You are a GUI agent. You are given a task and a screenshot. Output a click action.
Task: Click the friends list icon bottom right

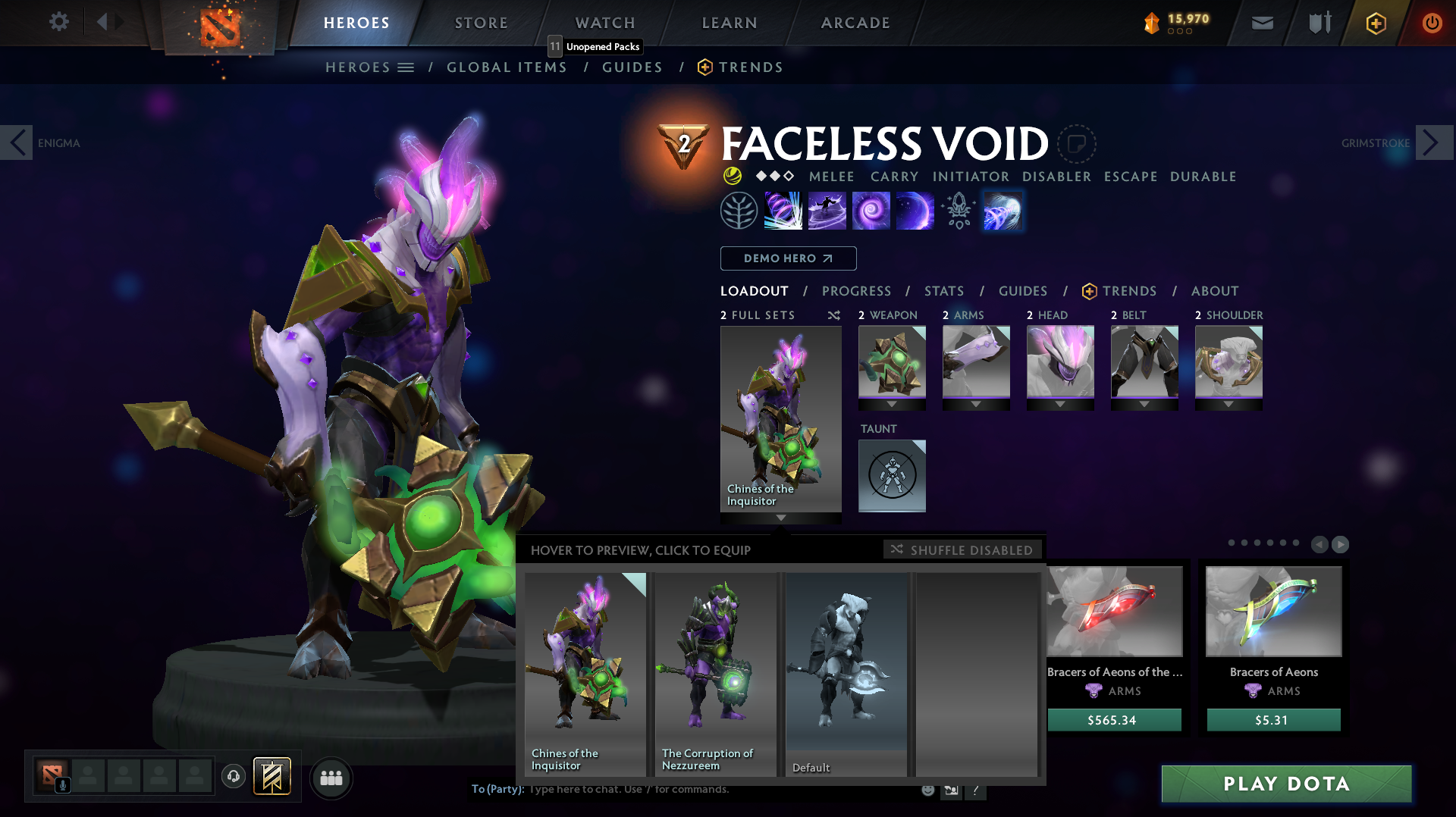coord(331,777)
